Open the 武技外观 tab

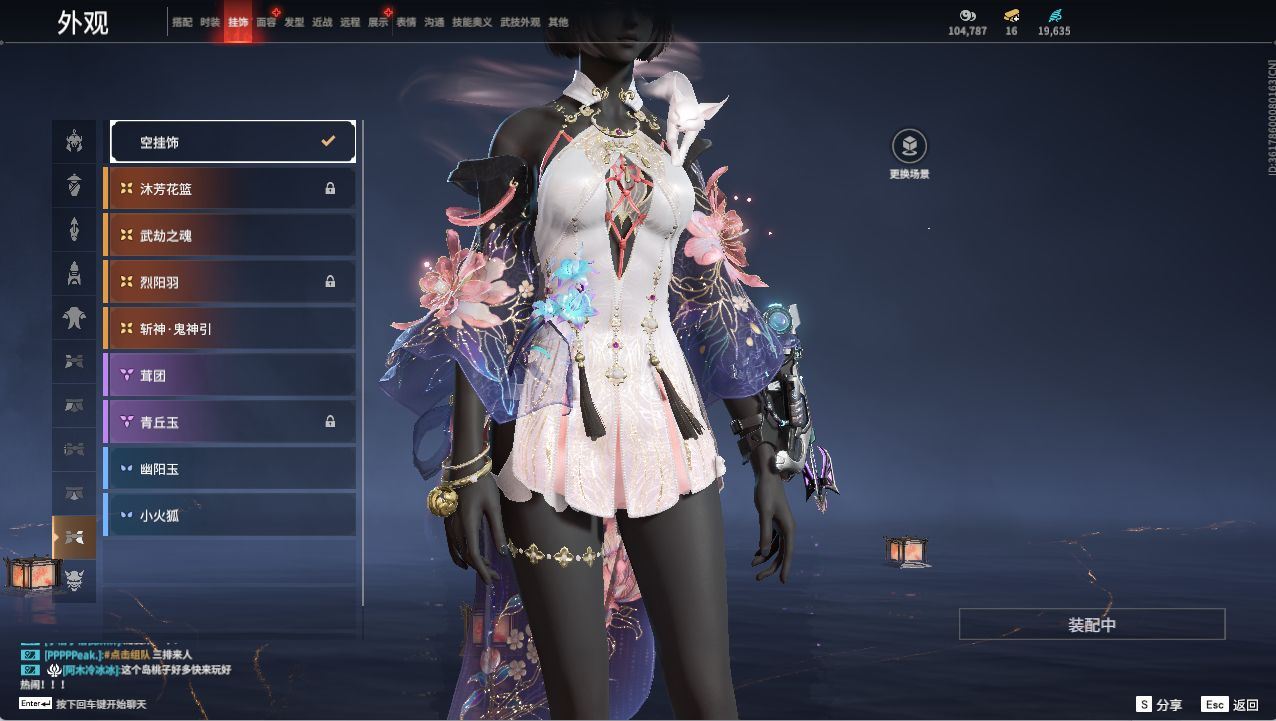click(520, 22)
